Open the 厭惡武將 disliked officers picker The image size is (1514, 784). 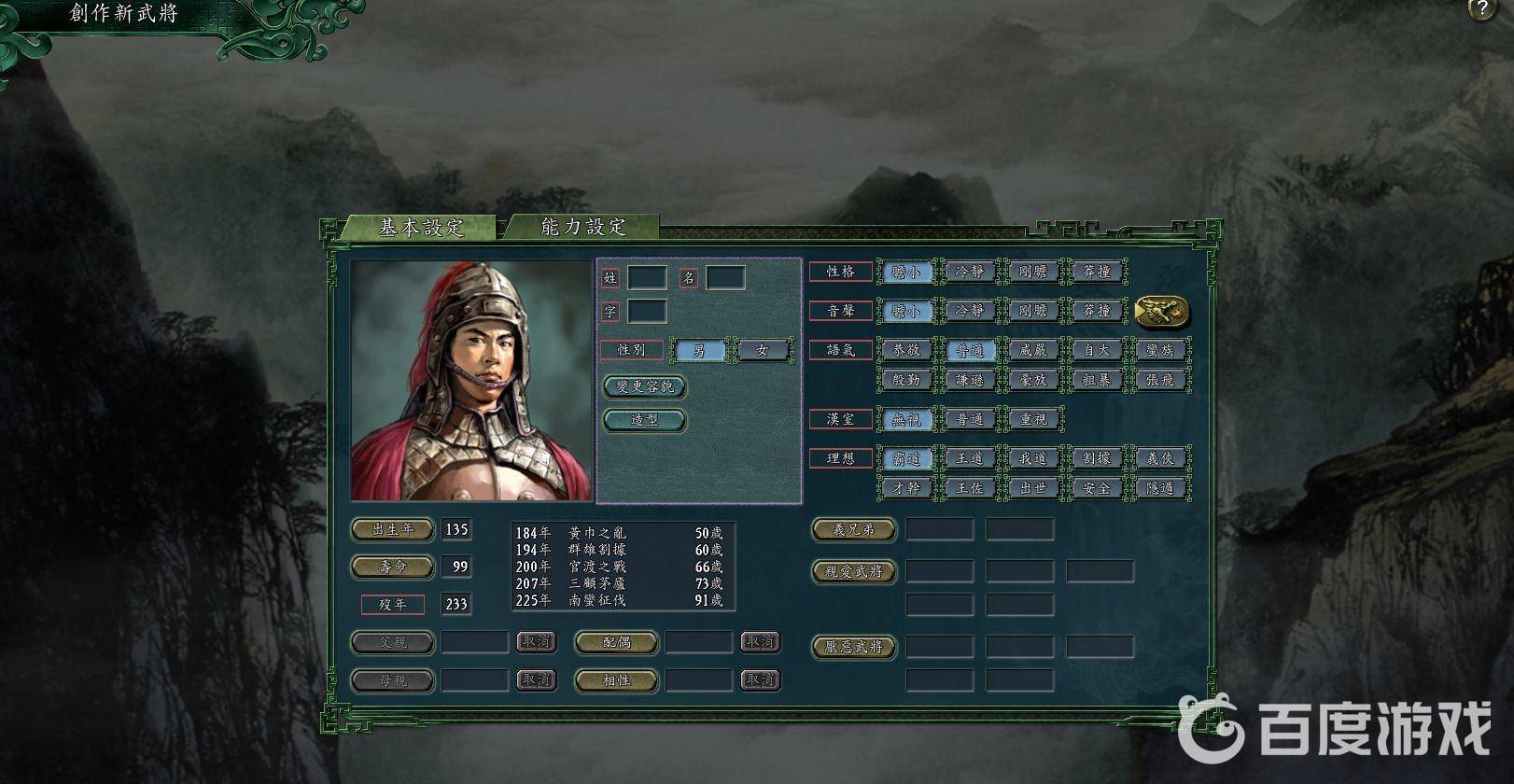854,646
